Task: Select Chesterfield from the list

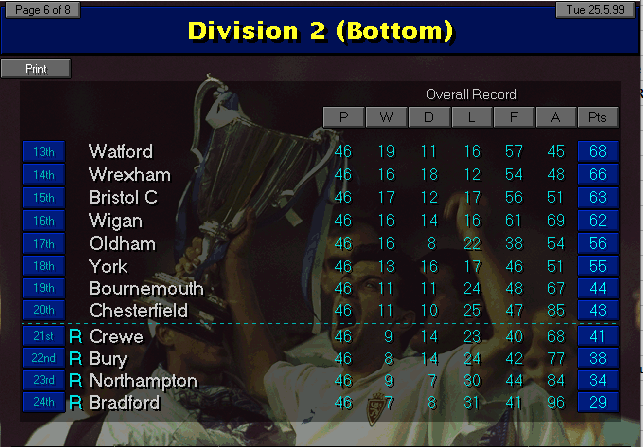Action: point(138,311)
